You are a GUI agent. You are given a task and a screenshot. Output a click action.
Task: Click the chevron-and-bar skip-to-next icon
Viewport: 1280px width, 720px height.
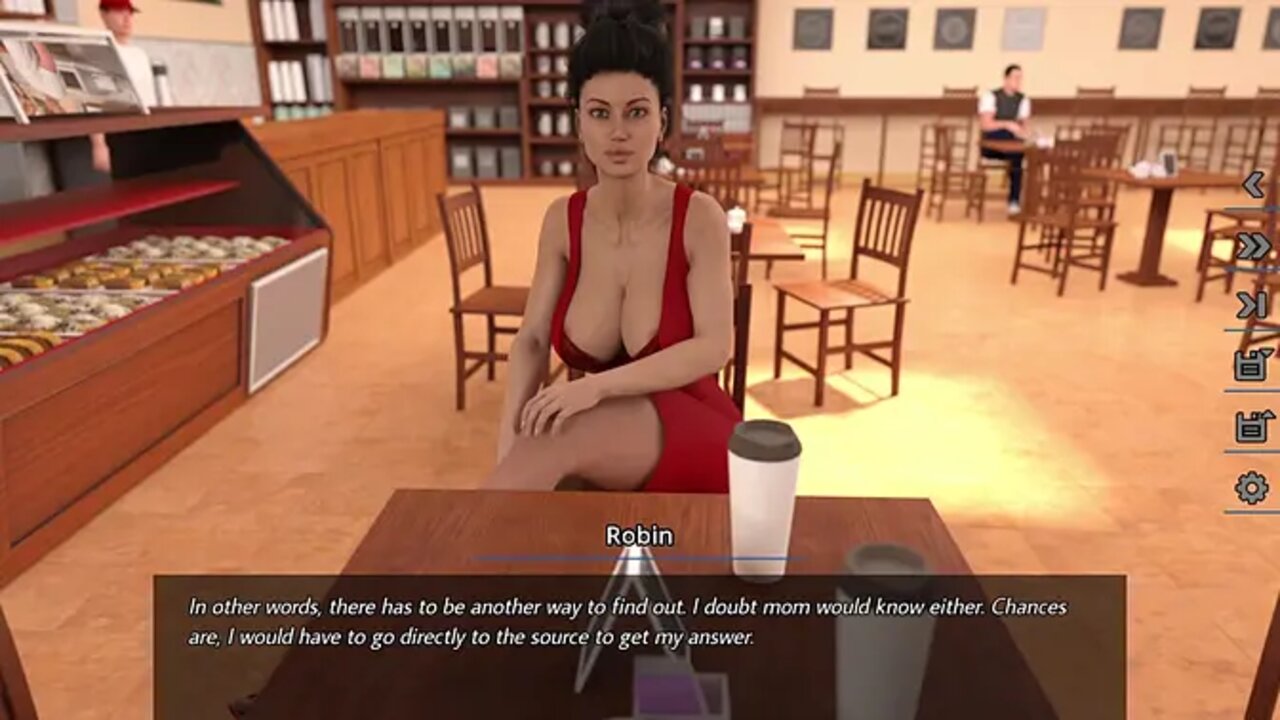click(1253, 306)
